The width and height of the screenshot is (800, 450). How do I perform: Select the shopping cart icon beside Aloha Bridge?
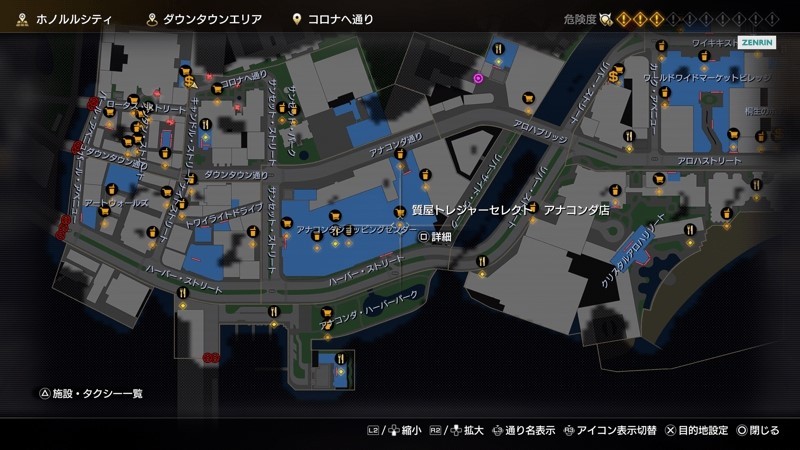[x=527, y=98]
